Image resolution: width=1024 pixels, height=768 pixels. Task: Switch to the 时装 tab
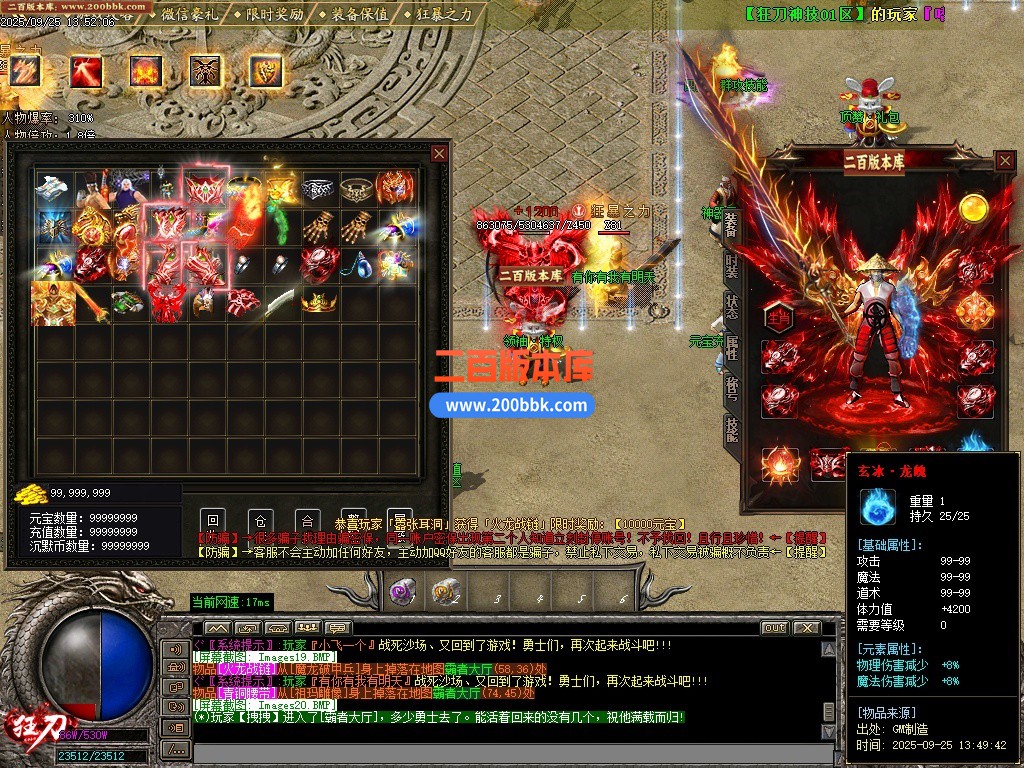pyautogui.click(x=732, y=266)
